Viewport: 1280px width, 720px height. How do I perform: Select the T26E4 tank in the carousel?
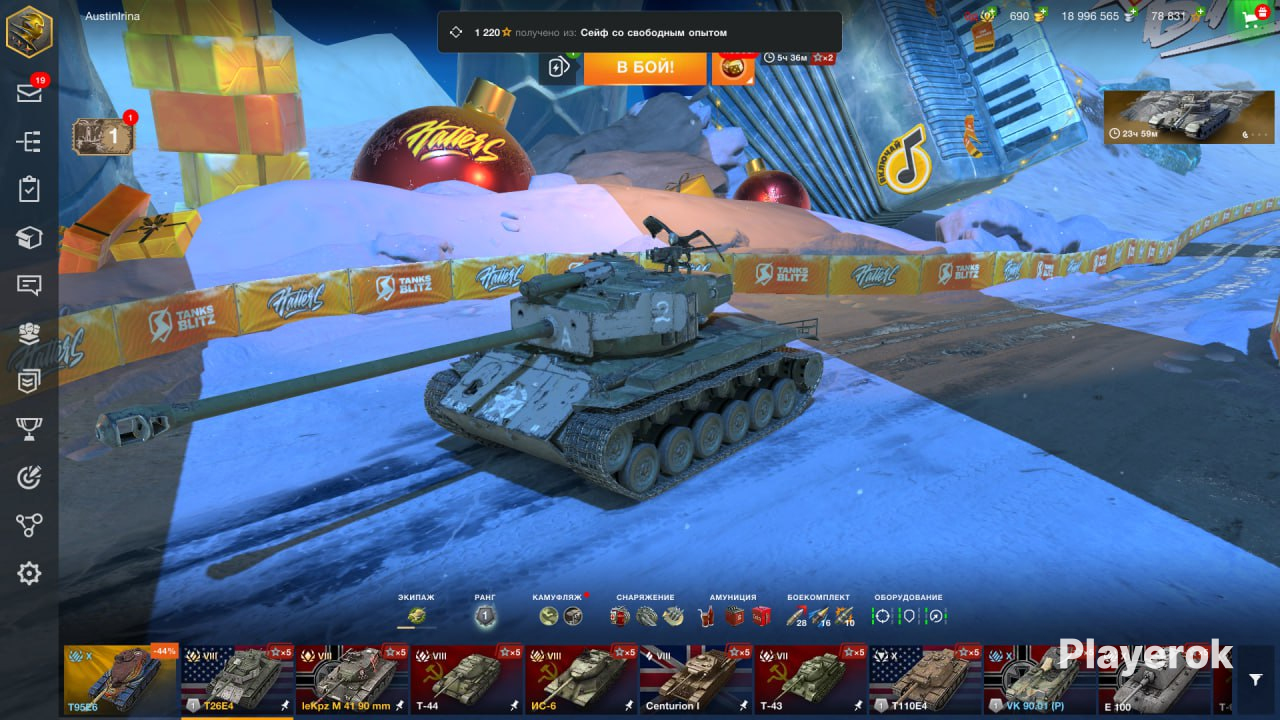tap(237, 679)
